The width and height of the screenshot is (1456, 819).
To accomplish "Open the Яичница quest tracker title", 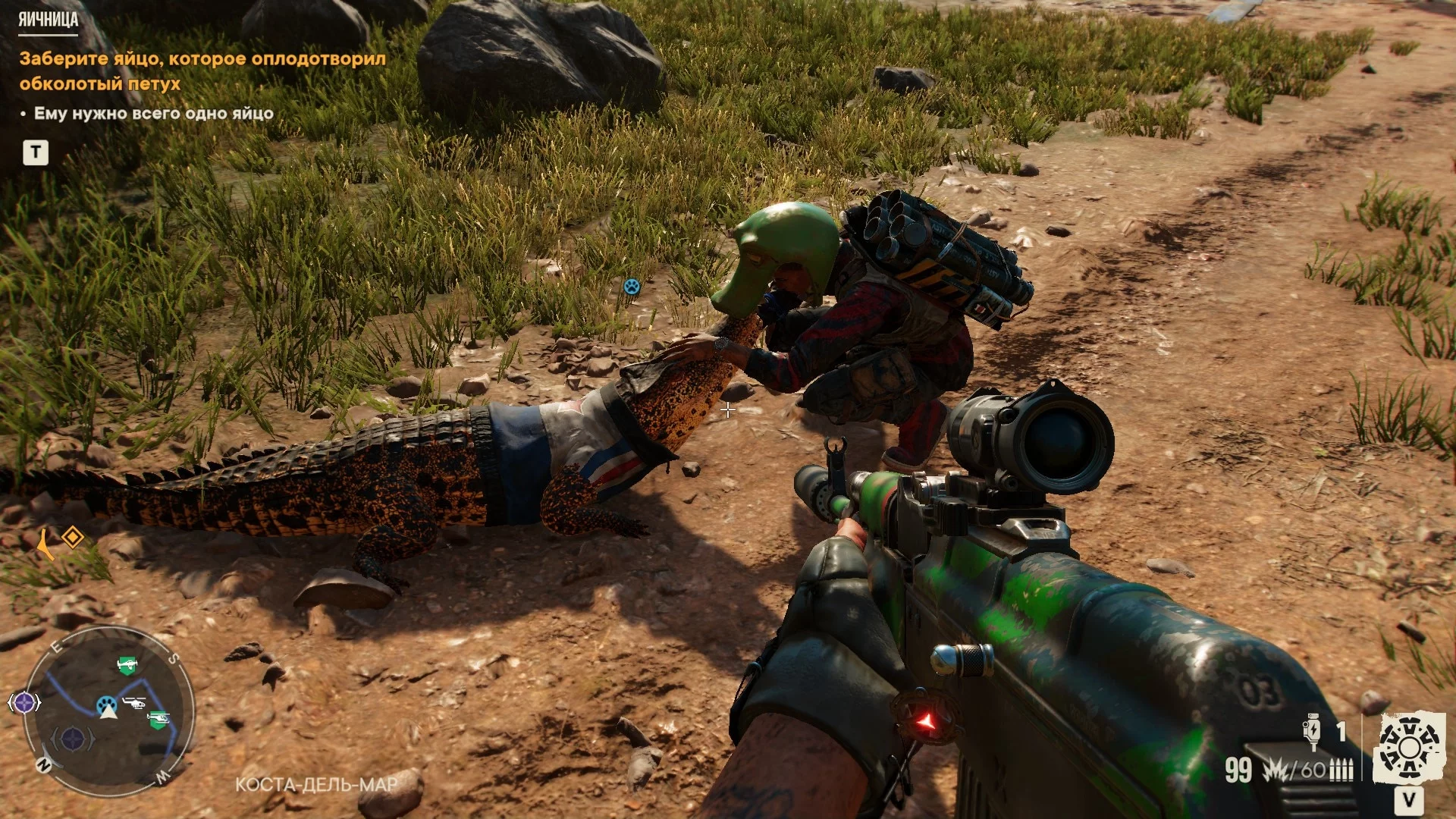I will pos(48,20).
